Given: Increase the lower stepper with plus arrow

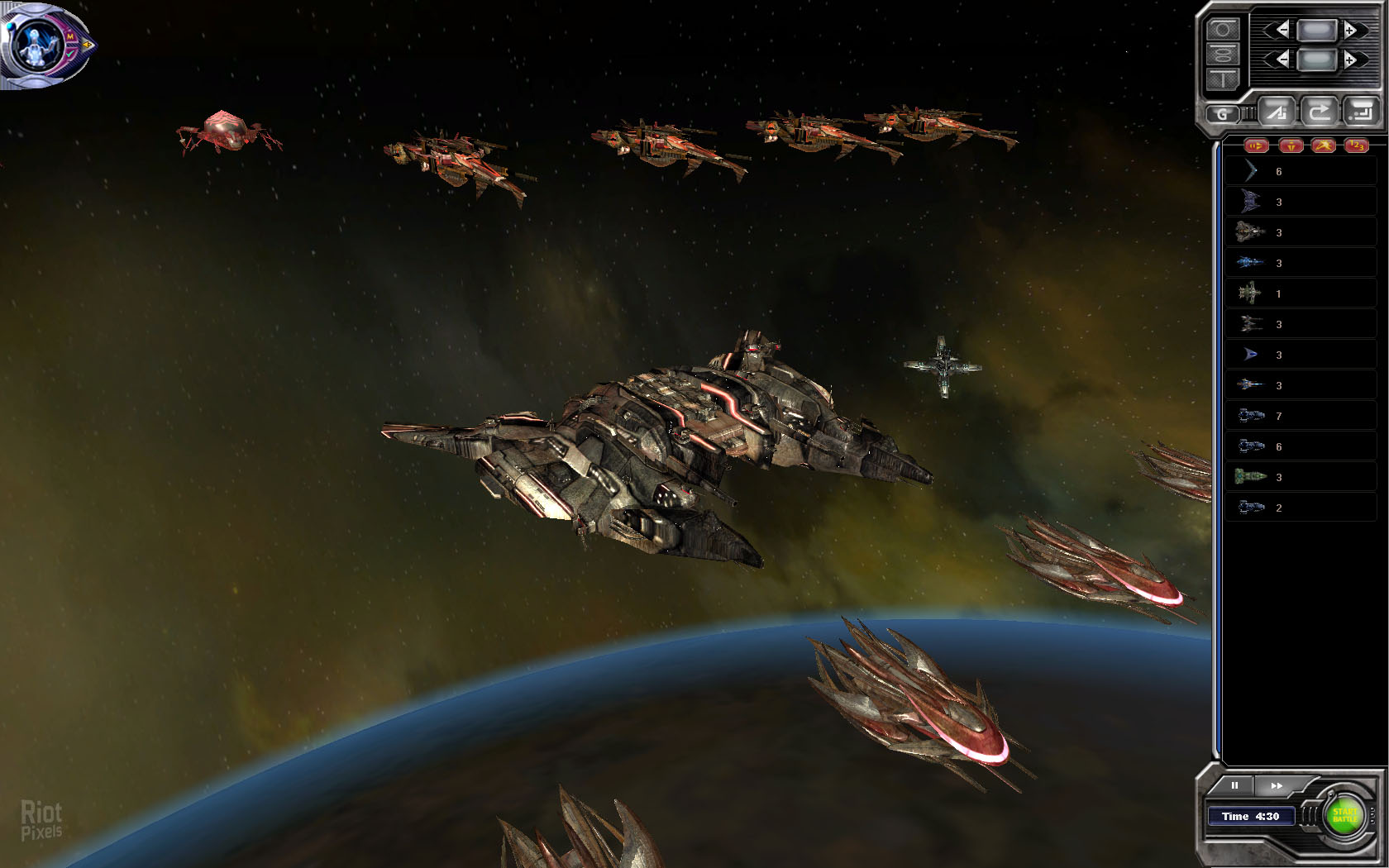Looking at the screenshot, I should (x=1350, y=60).
